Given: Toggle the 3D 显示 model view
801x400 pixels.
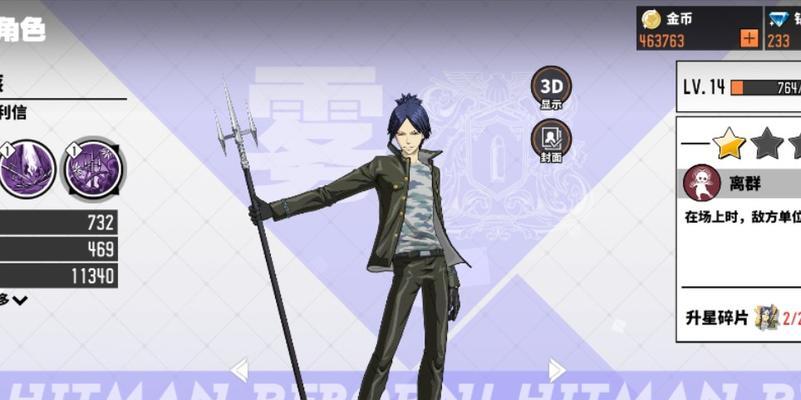Looking at the screenshot, I should click(x=551, y=87).
